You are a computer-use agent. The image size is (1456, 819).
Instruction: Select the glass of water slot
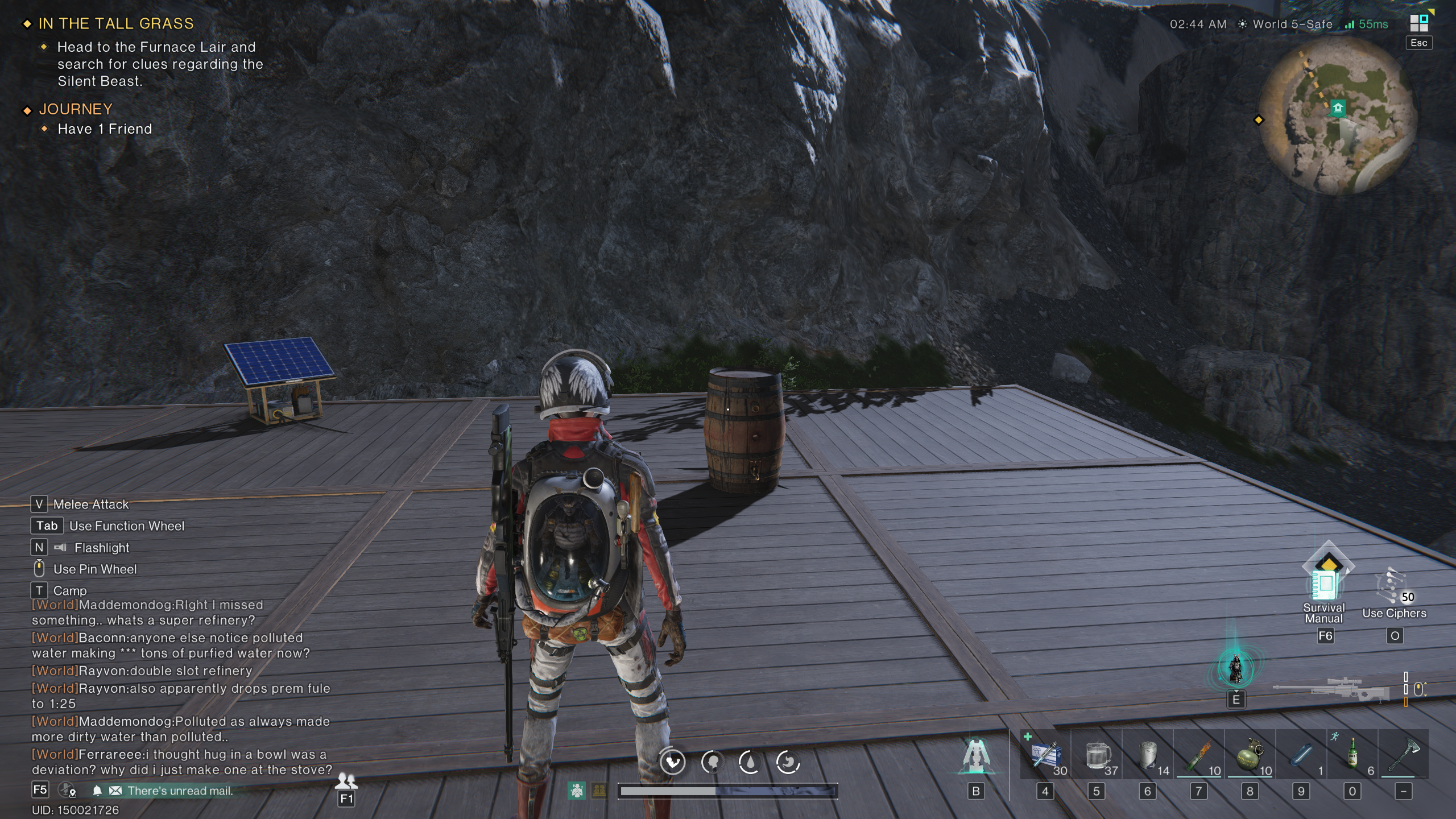1097,755
